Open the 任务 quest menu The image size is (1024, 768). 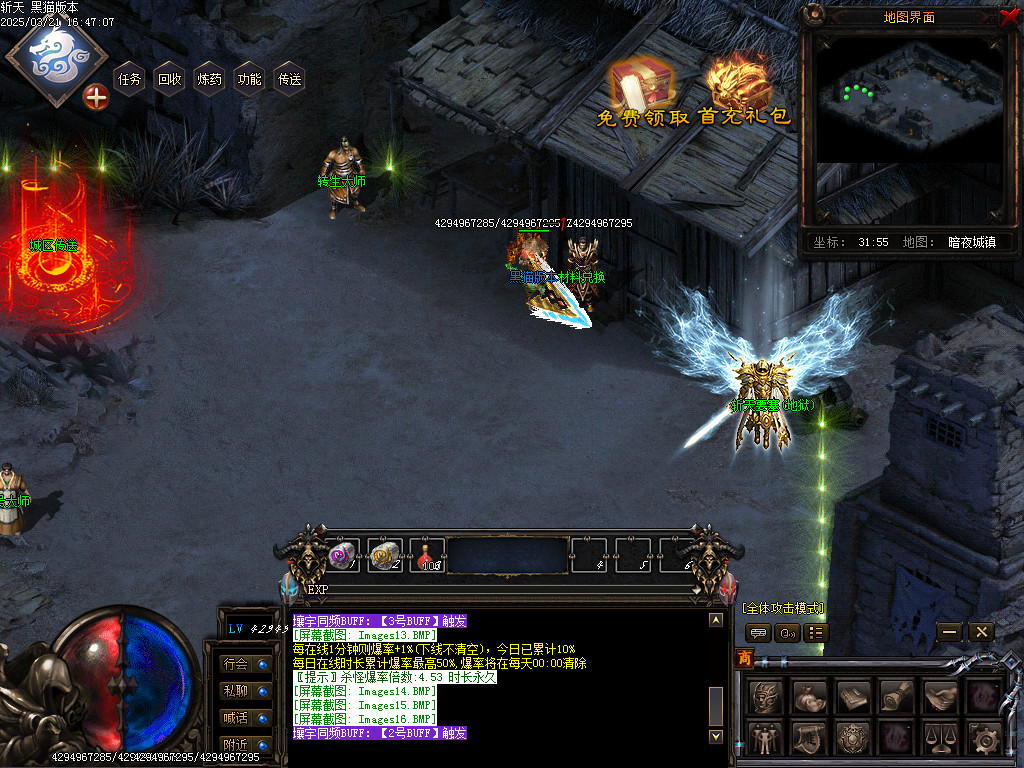tap(130, 79)
